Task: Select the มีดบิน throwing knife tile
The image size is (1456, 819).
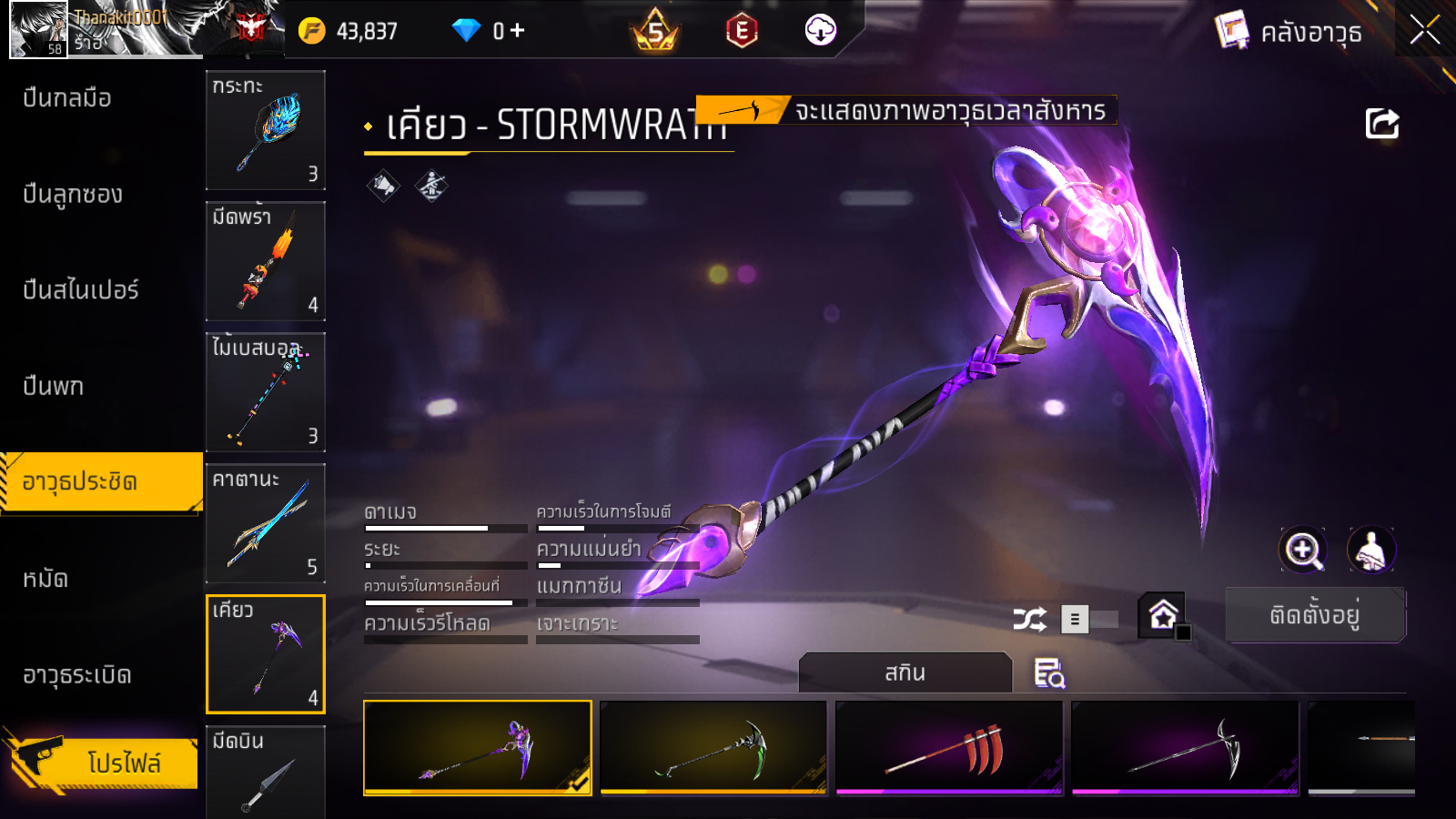Action: click(266, 772)
